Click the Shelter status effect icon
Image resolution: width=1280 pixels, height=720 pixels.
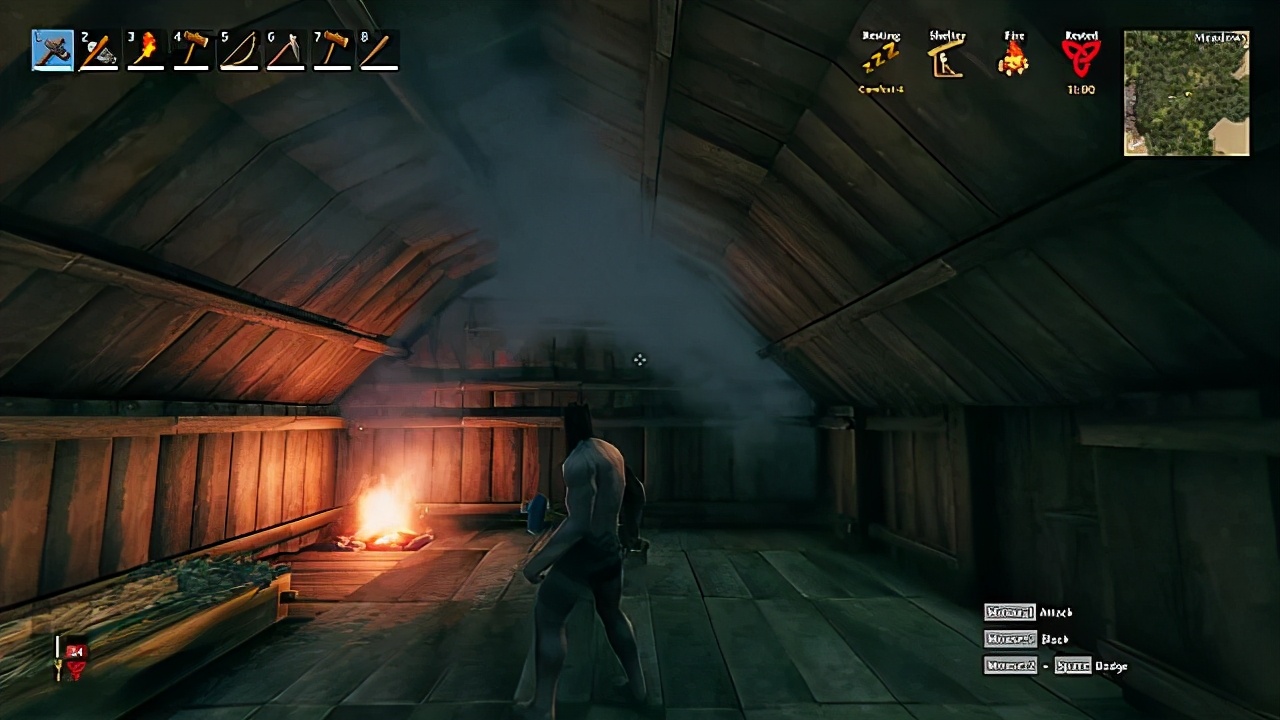pyautogui.click(x=946, y=58)
